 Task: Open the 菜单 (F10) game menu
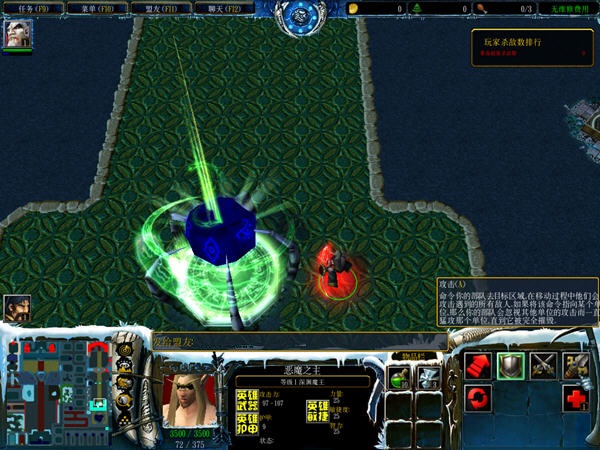pyautogui.click(x=97, y=8)
